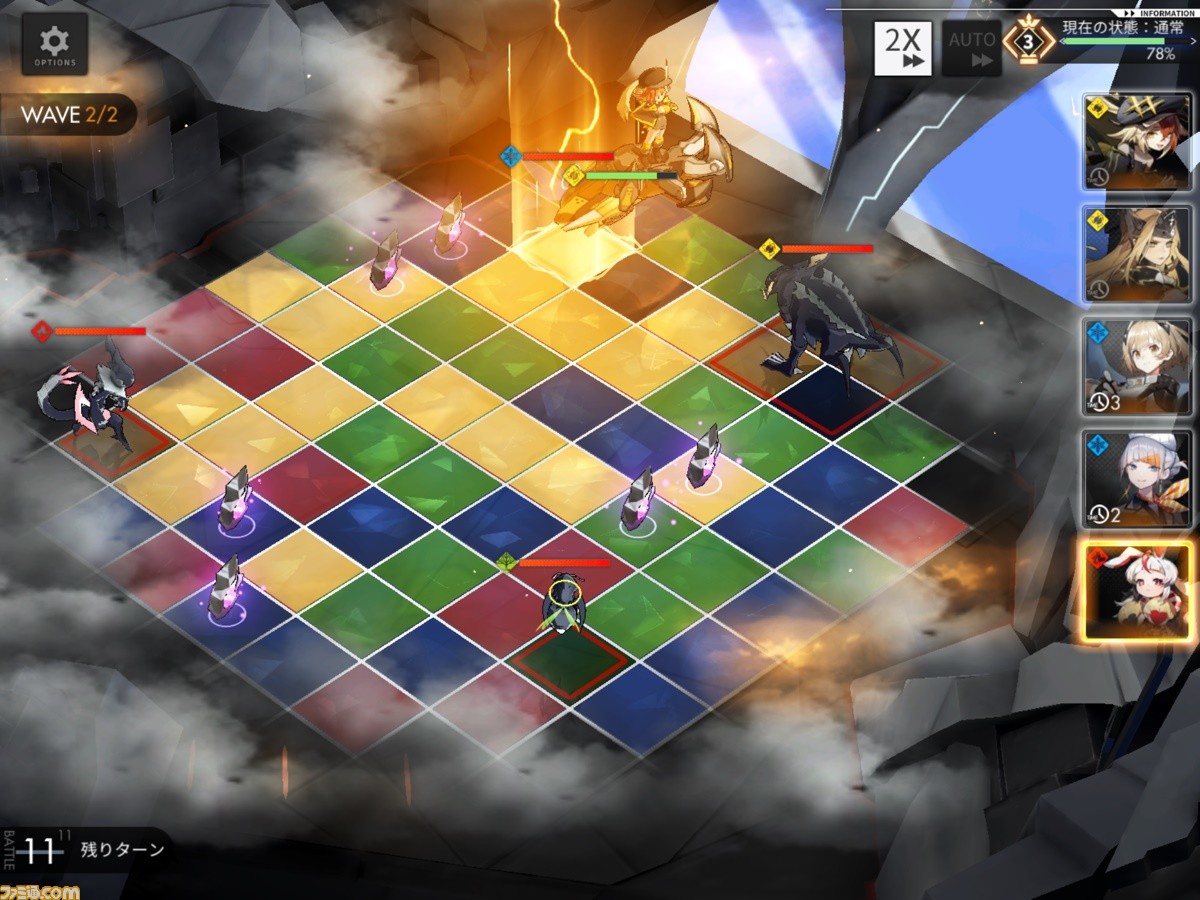Toggle the 2X battle speed
This screenshot has height=900, width=1200.
click(x=903, y=48)
